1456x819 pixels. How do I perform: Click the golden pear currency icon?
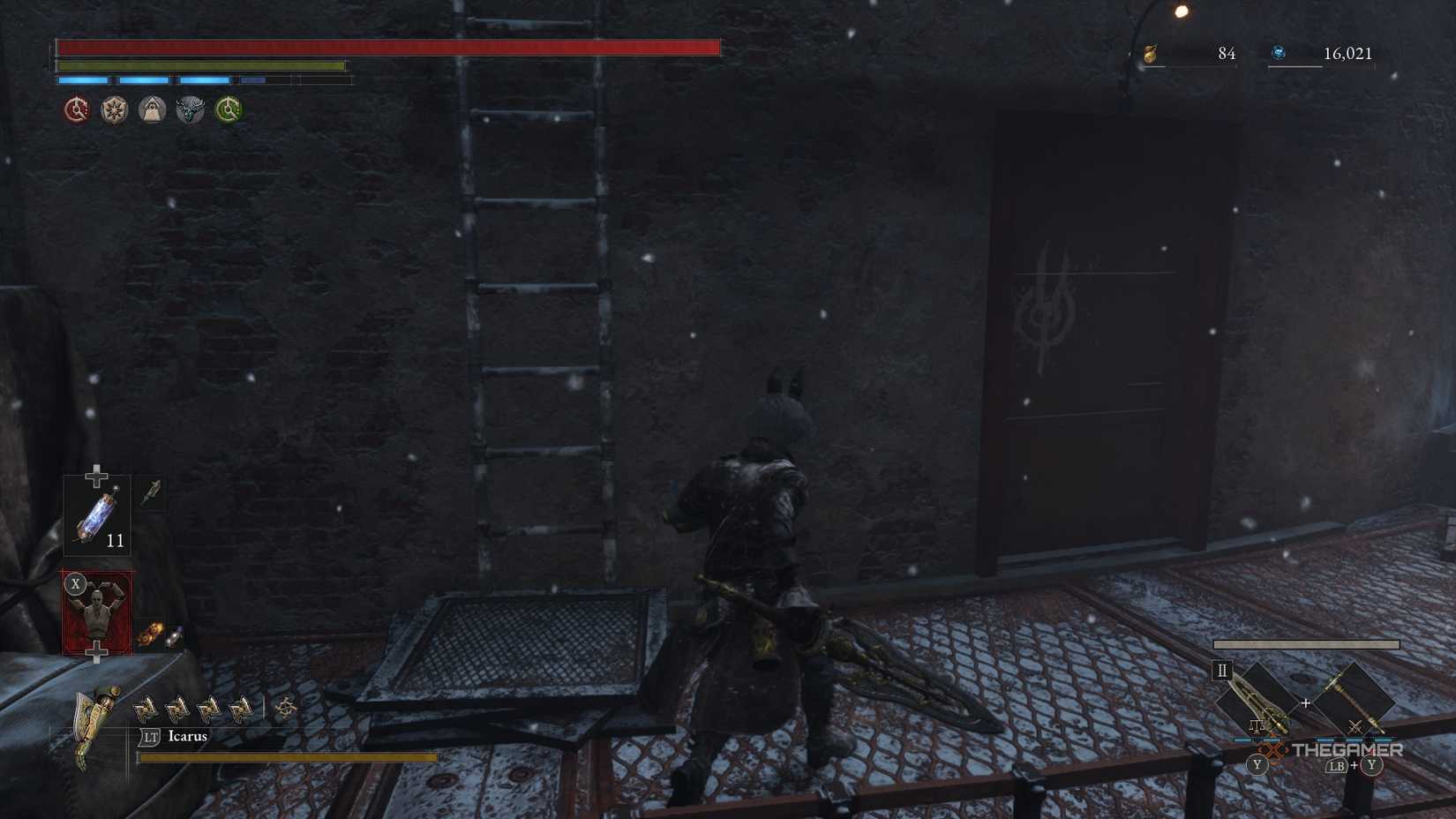(1150, 53)
